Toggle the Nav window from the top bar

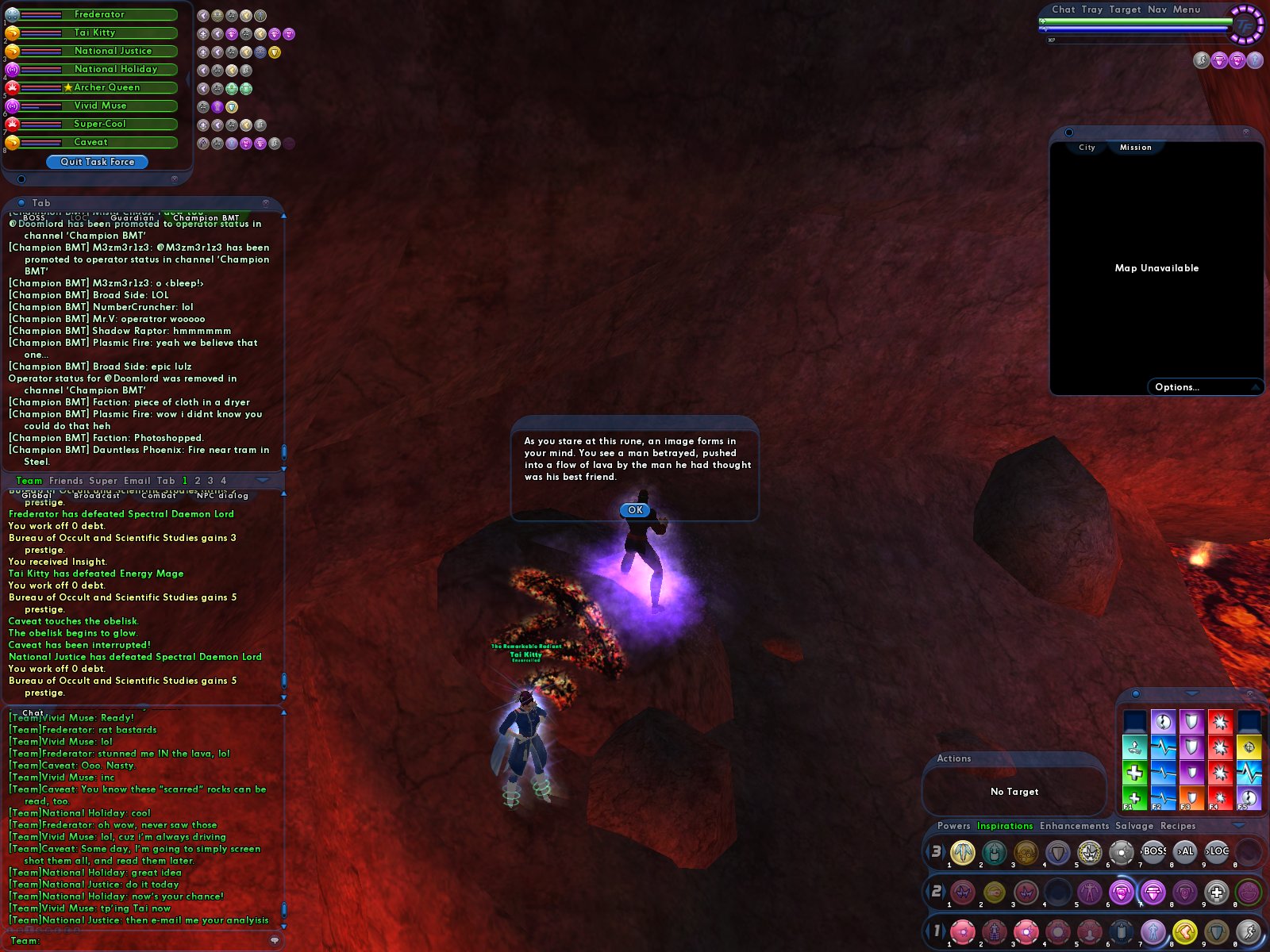[x=1156, y=10]
